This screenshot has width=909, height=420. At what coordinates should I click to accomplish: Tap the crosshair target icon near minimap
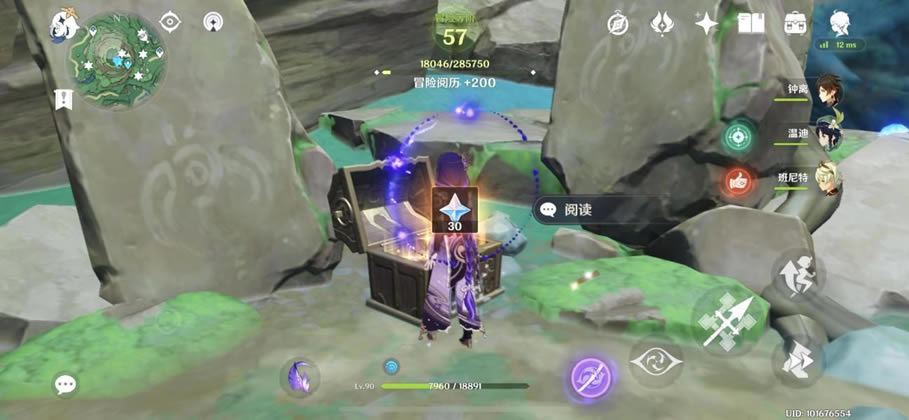(x=171, y=22)
